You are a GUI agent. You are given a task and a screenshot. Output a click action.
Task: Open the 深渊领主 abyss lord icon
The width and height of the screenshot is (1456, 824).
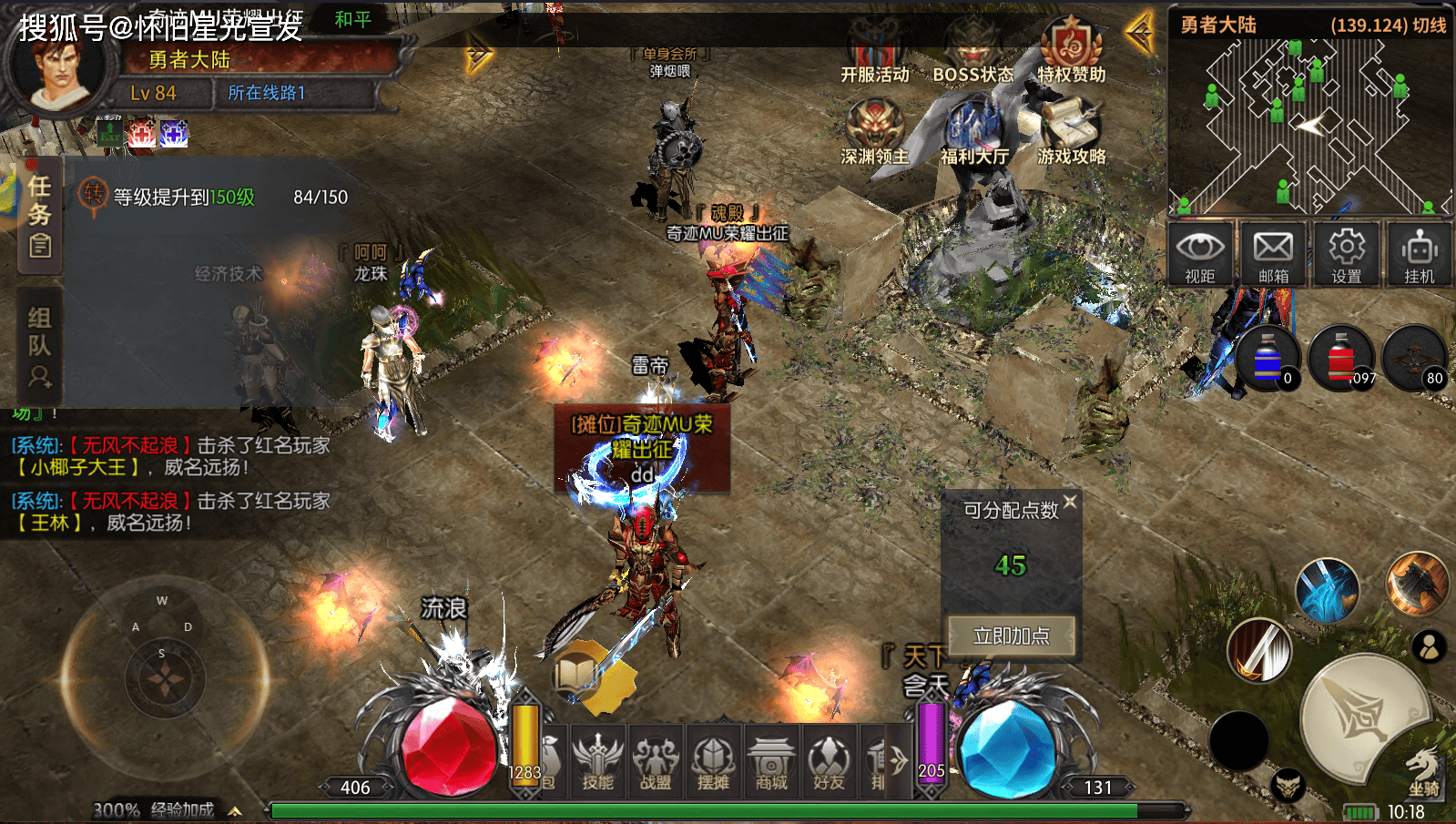874,133
